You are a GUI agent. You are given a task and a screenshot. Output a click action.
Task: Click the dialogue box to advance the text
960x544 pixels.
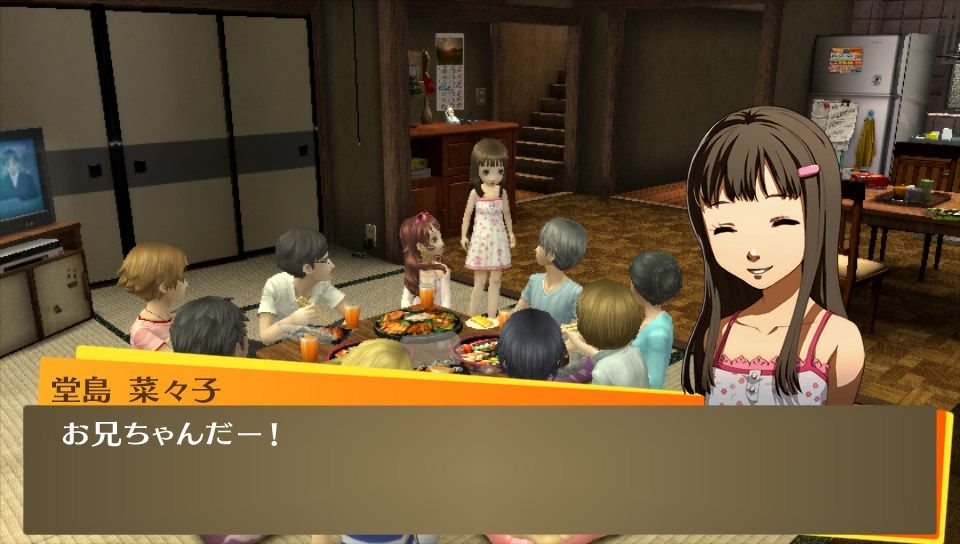coord(478,468)
